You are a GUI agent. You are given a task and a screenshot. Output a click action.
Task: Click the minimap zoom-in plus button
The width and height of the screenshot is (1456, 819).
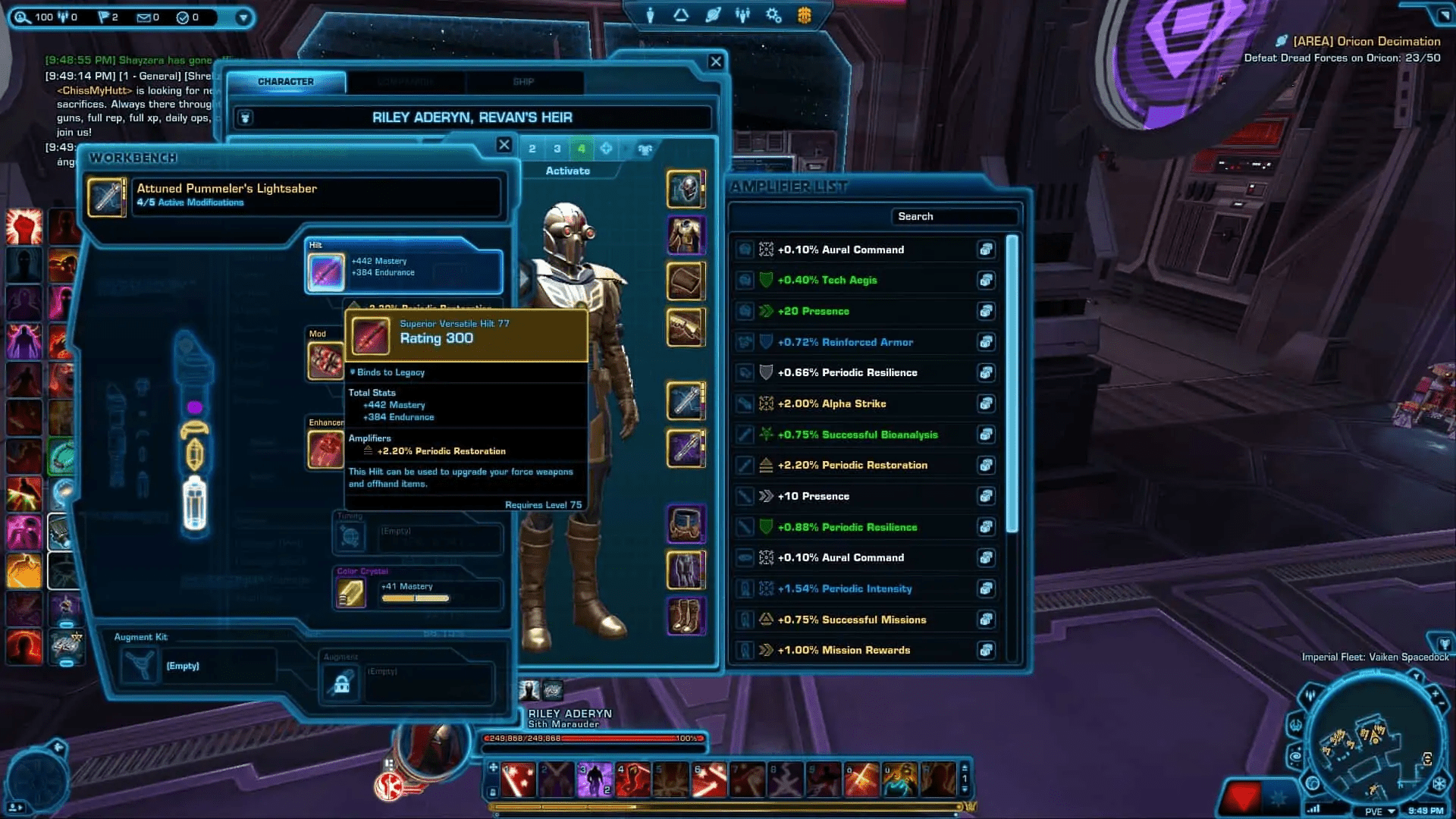coord(1436,693)
